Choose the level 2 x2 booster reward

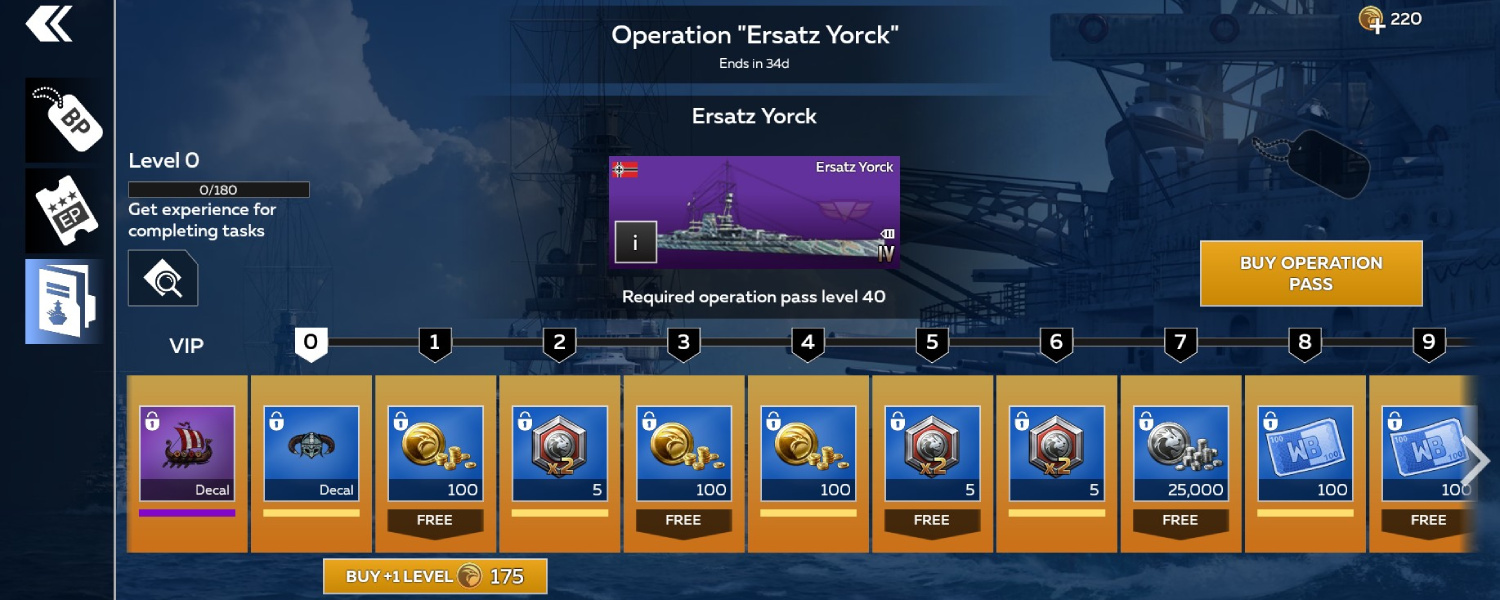click(559, 453)
